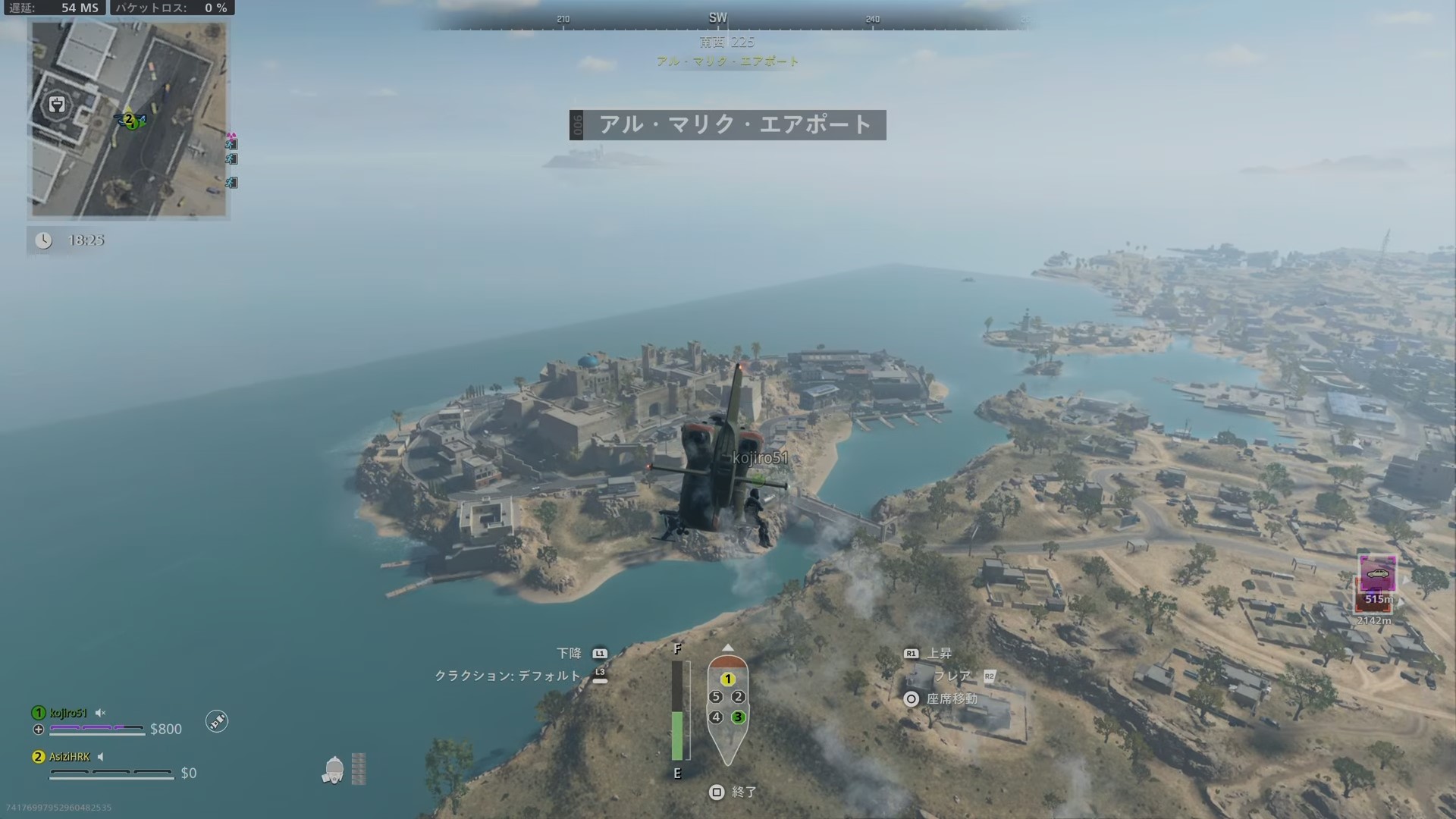
Task: Click the seatbelt indicator icon above the squad list
Action: pos(218,721)
